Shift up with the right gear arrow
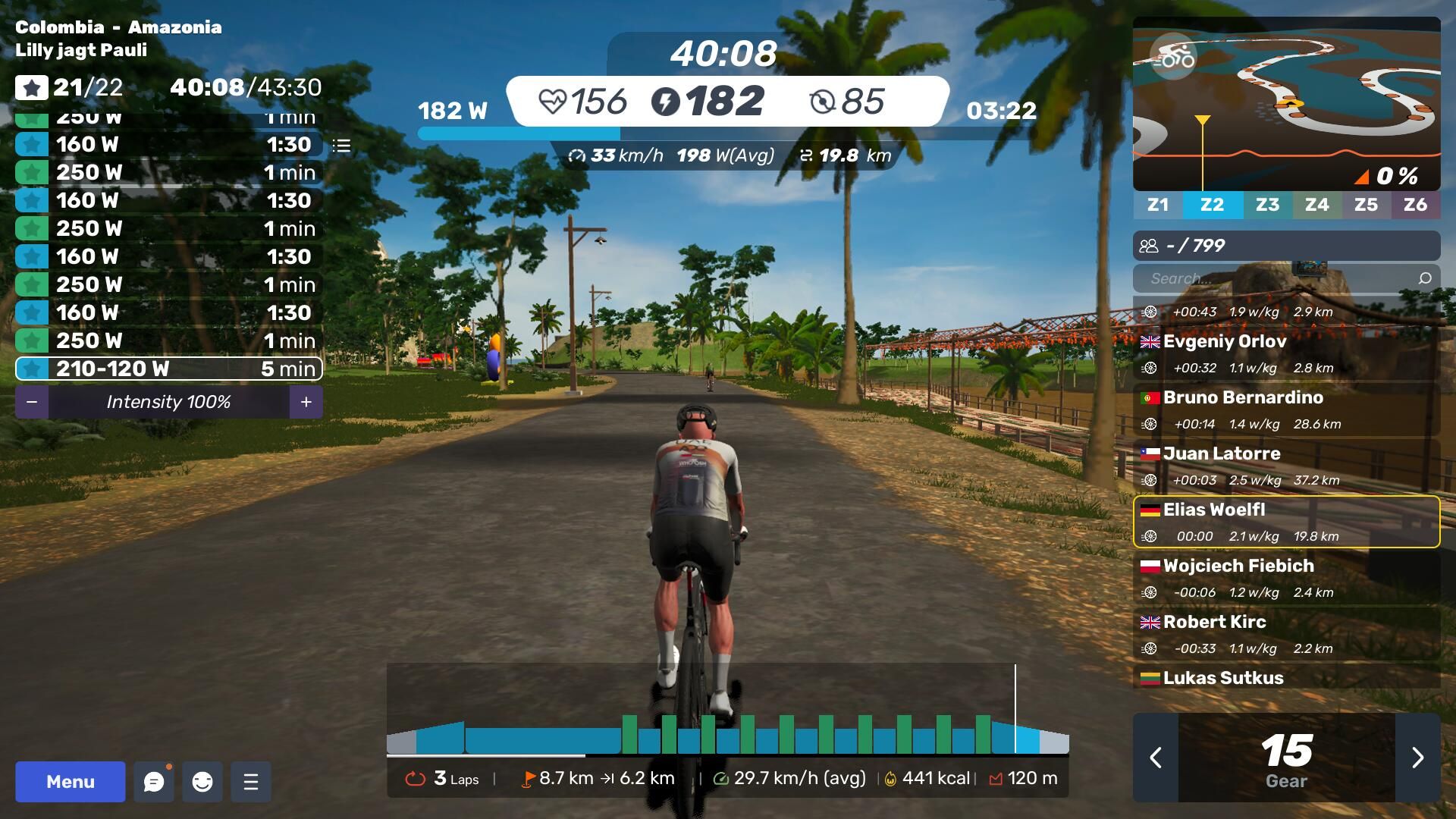This screenshot has width=1456, height=819. click(1417, 758)
